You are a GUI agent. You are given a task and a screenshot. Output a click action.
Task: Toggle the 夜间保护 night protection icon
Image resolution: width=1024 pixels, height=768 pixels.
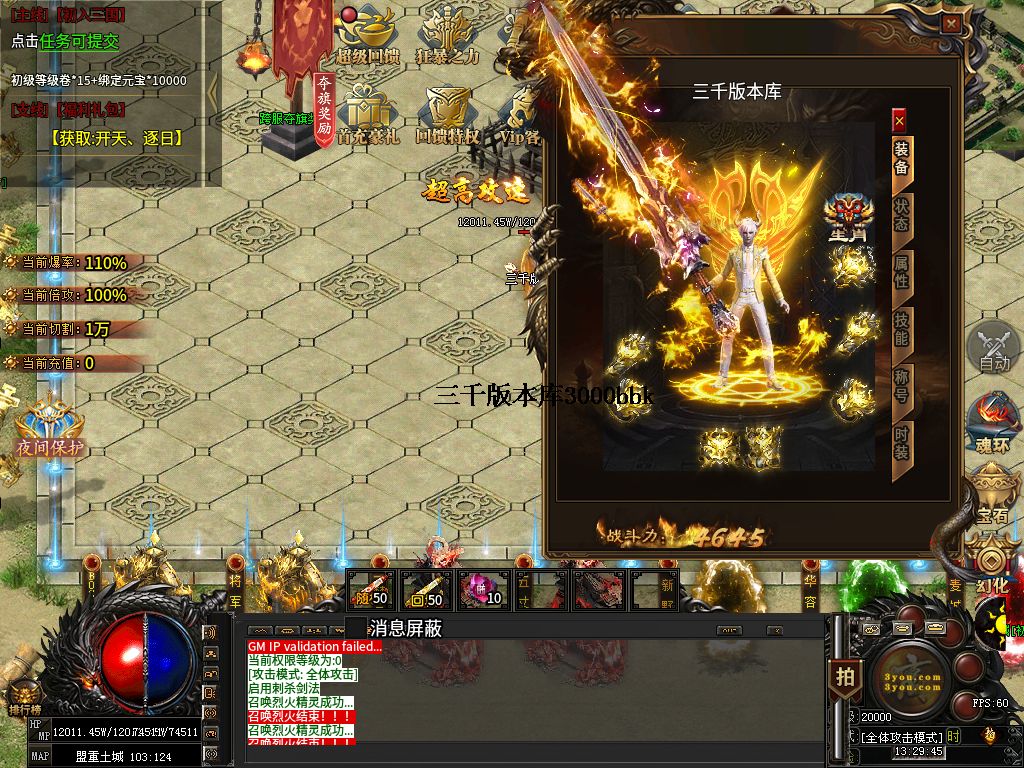(48, 424)
